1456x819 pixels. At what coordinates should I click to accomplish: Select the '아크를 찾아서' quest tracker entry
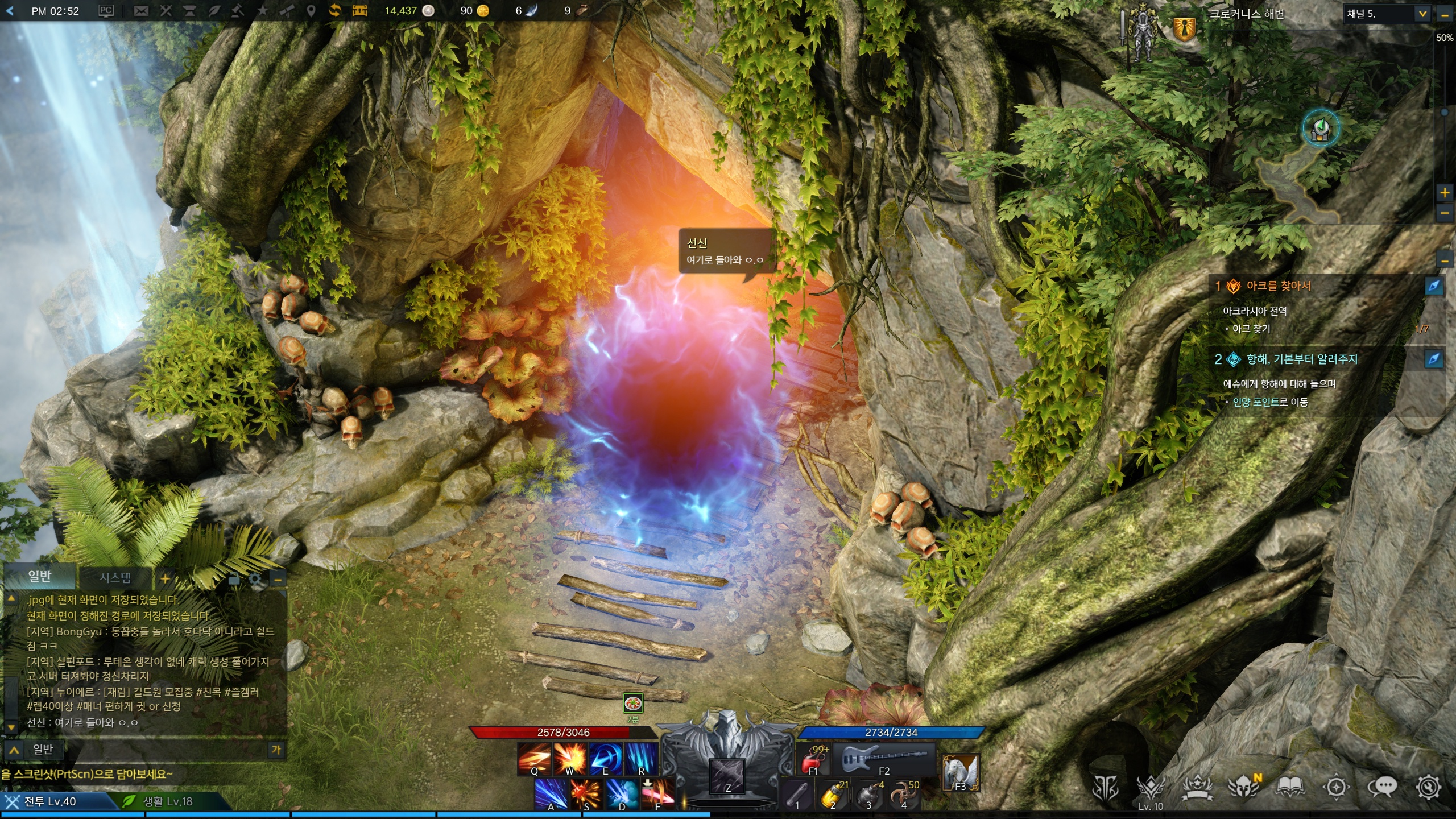click(x=1278, y=286)
